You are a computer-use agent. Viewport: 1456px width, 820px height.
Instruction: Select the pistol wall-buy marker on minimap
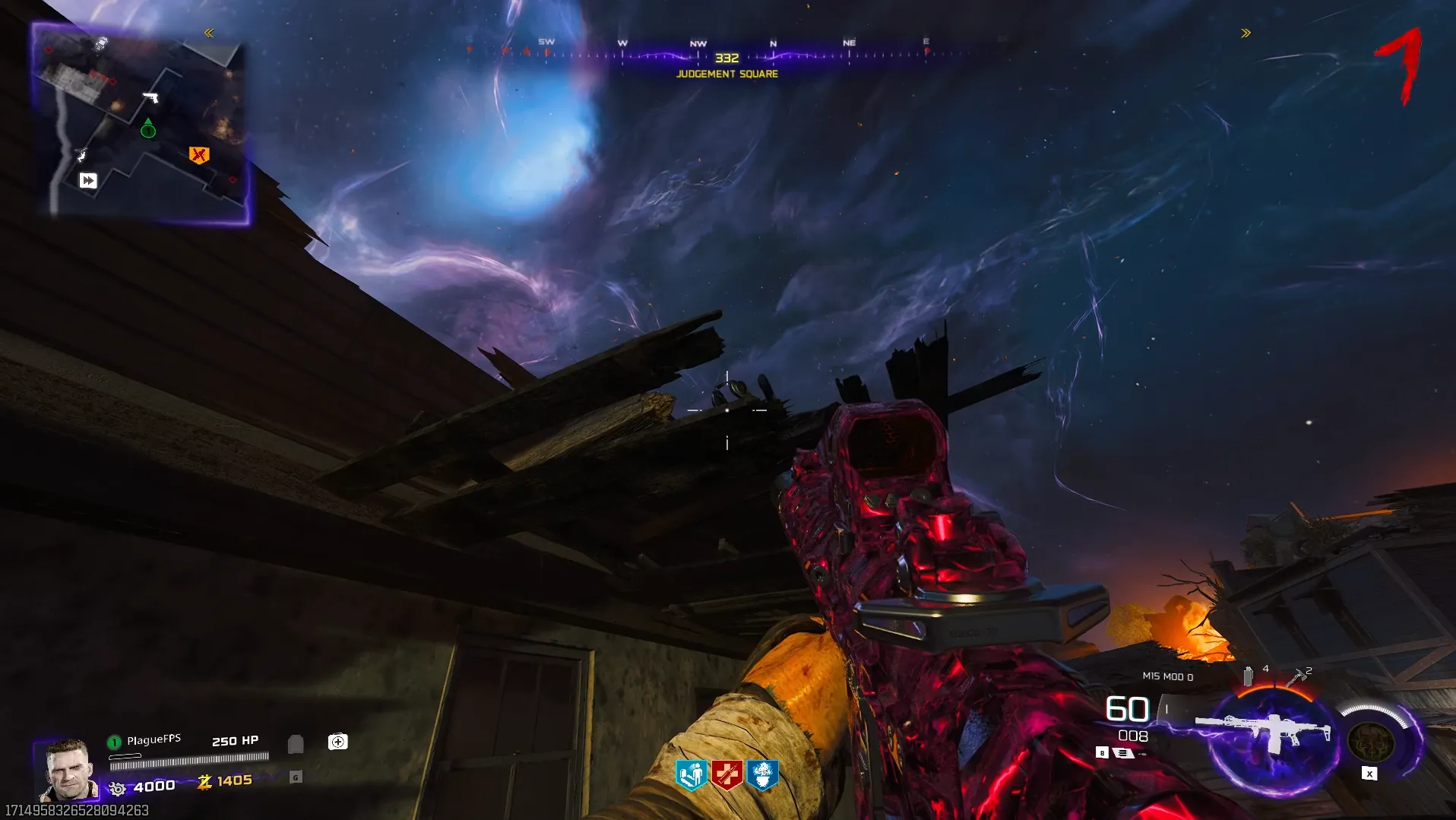[x=150, y=97]
